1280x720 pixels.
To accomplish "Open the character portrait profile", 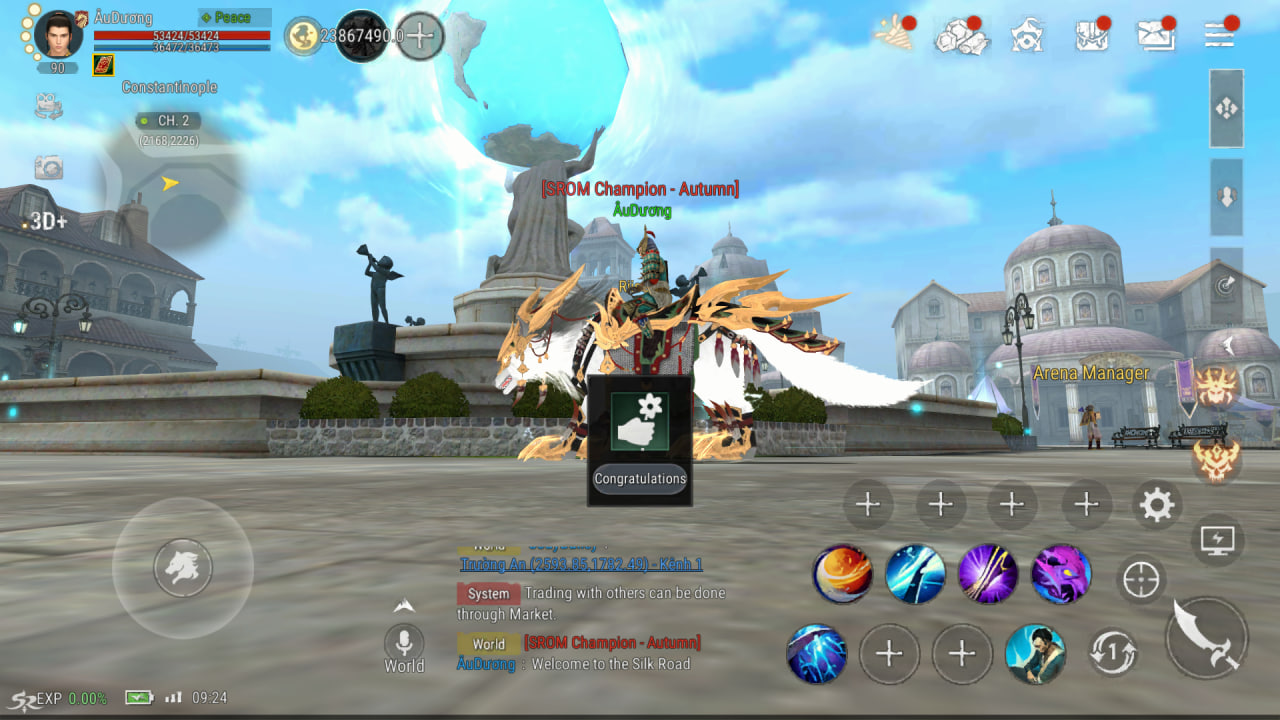I will [x=58, y=35].
